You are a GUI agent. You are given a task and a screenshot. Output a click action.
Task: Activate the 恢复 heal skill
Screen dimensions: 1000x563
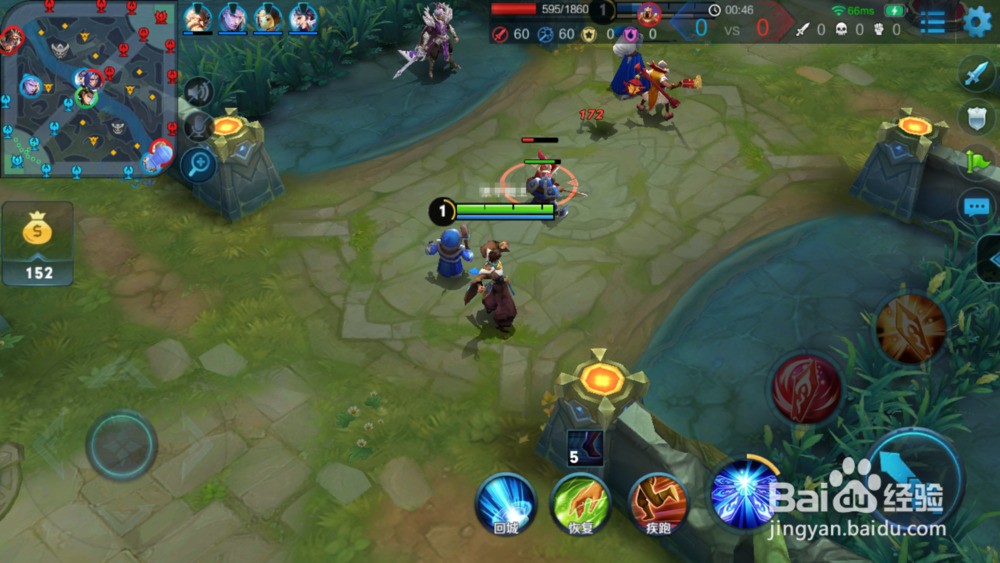(x=581, y=502)
